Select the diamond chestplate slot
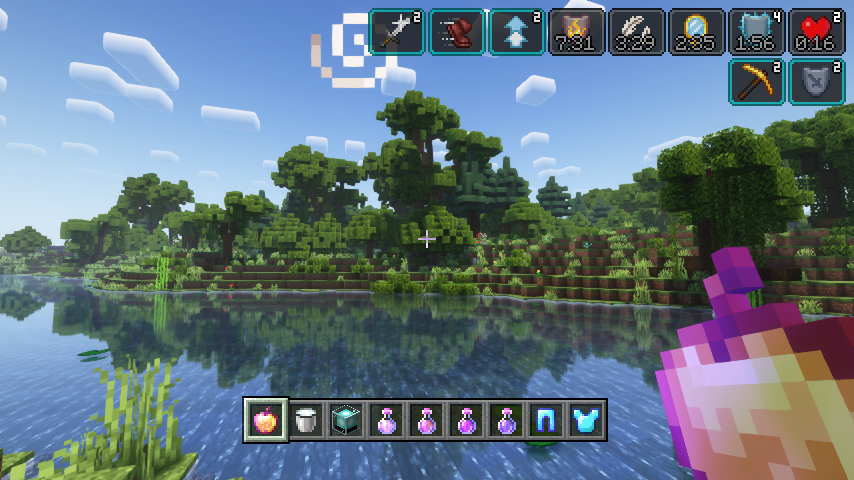 click(x=586, y=421)
